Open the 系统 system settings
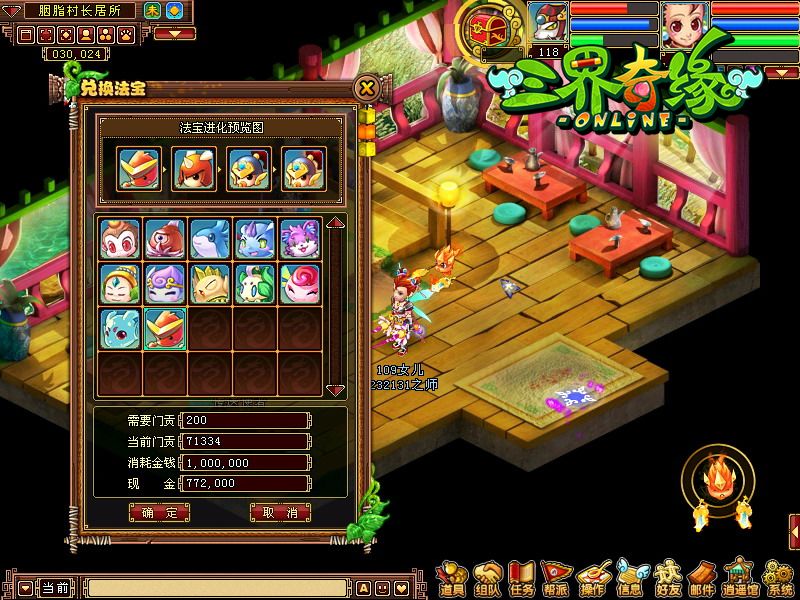Screen dimensions: 800x600 (x=773, y=578)
